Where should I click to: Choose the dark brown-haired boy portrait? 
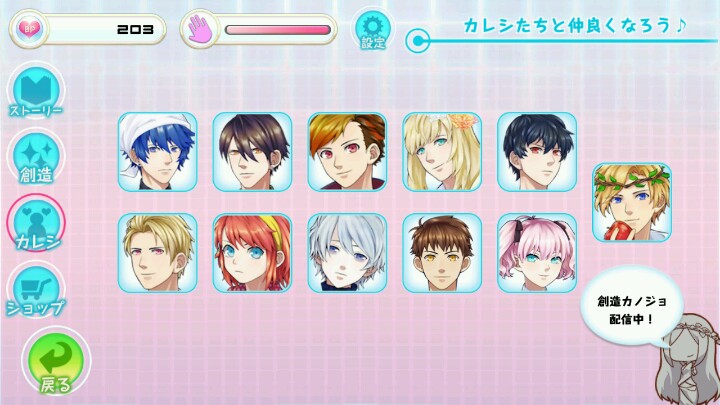(x=252, y=152)
